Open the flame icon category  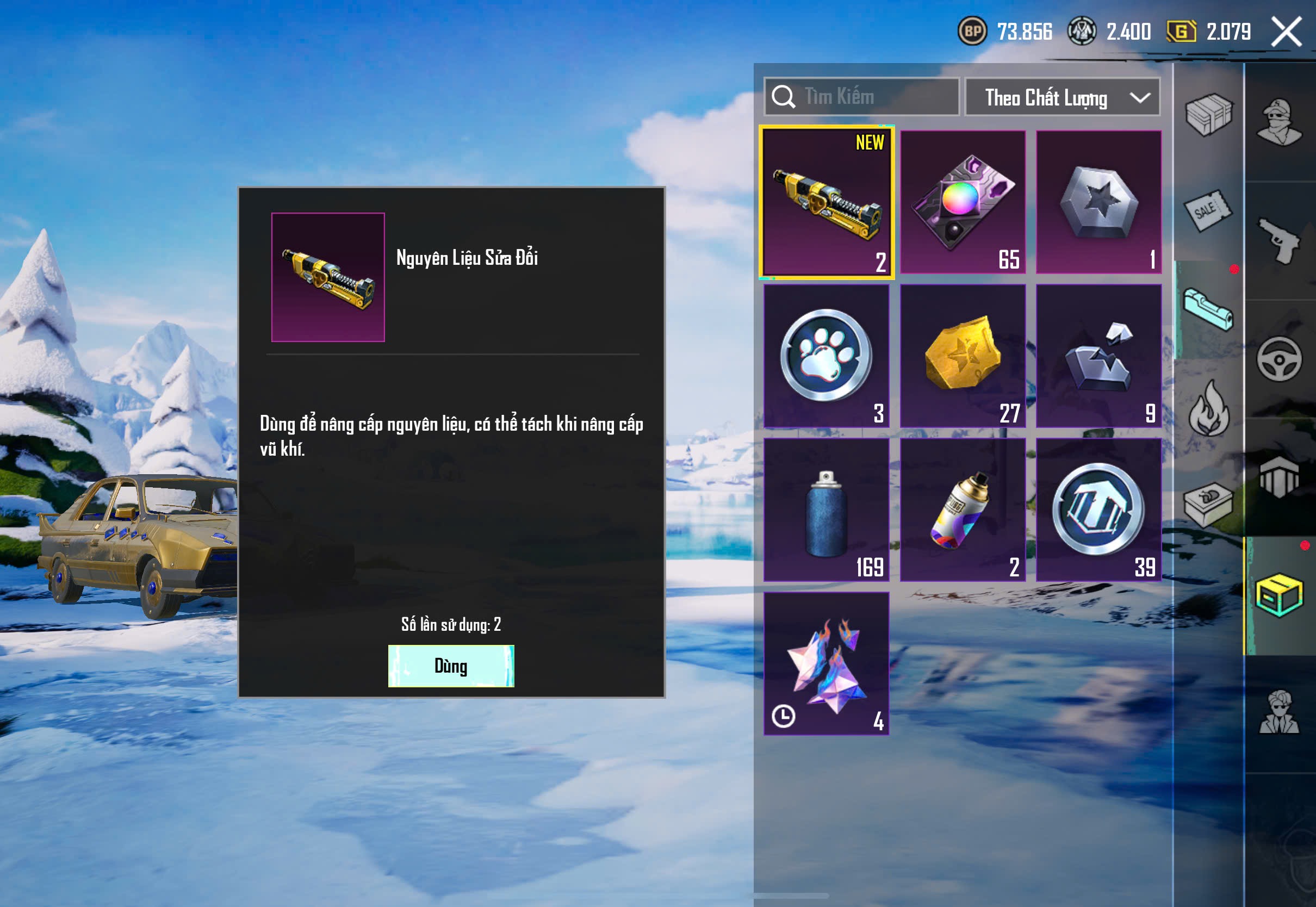click(x=1208, y=408)
